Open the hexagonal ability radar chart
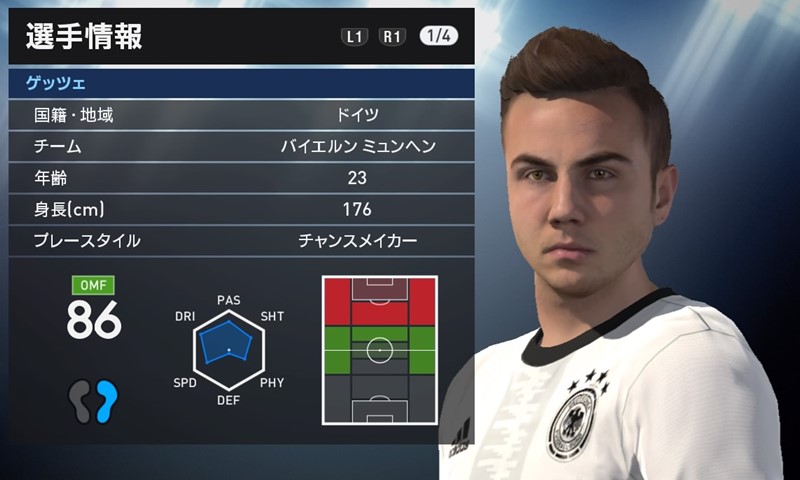 pyautogui.click(x=228, y=347)
